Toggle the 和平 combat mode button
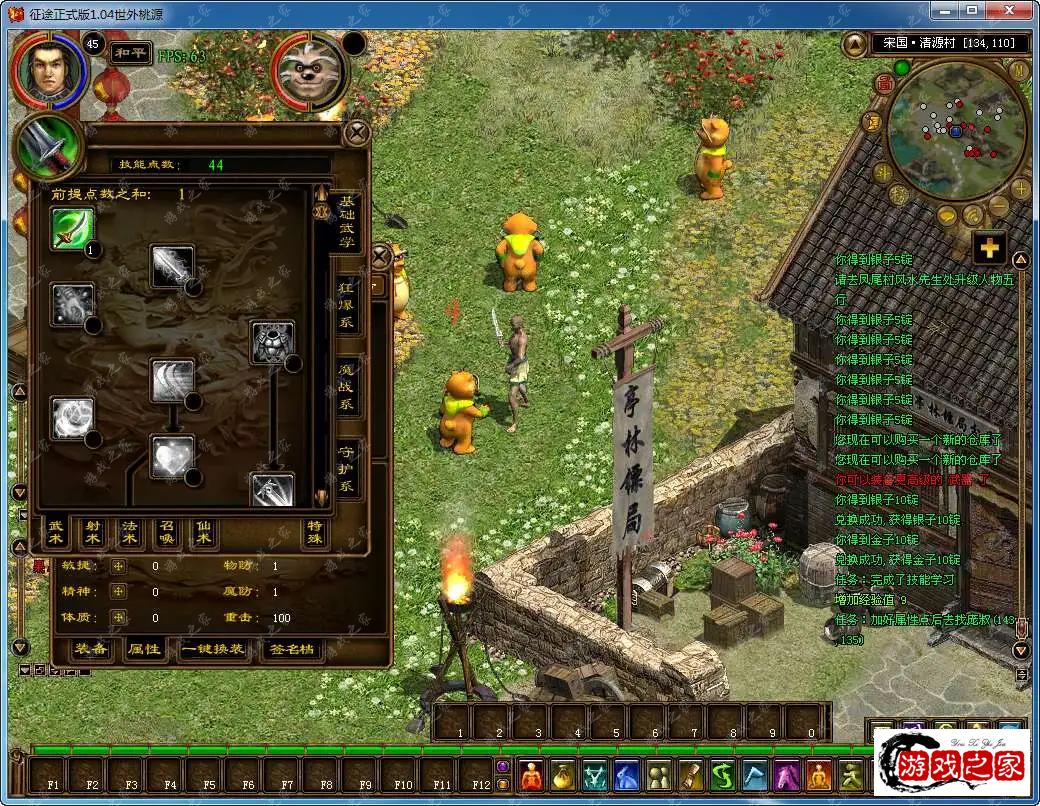1040x806 pixels. tap(130, 50)
